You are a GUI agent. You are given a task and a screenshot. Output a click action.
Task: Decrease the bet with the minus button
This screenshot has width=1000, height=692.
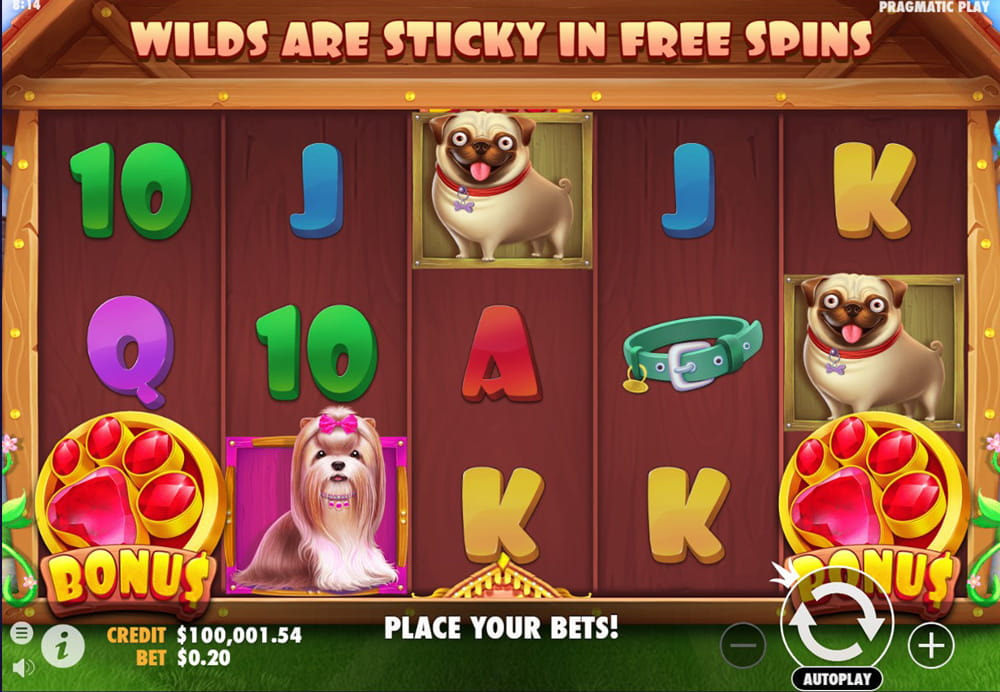click(x=743, y=646)
